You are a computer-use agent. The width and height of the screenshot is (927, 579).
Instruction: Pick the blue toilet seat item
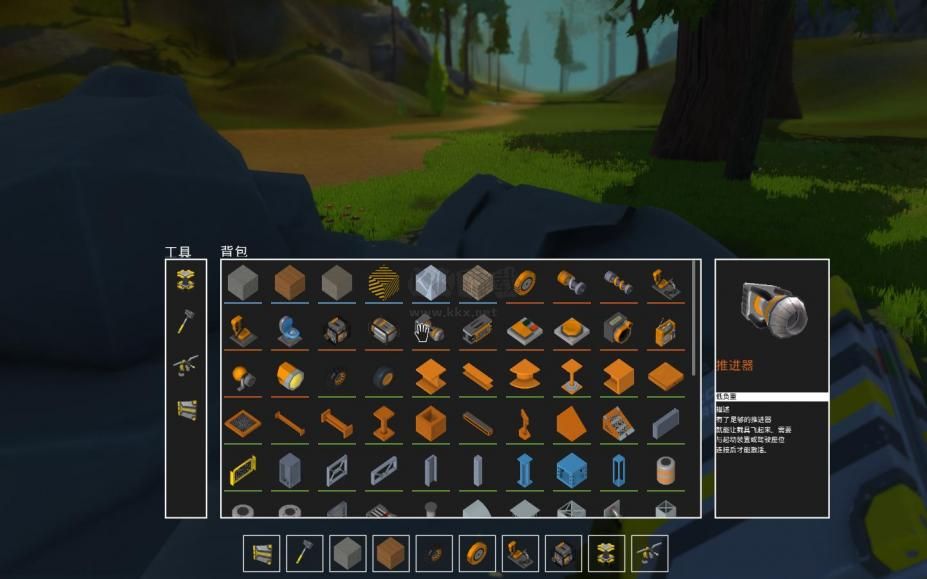[x=289, y=329]
